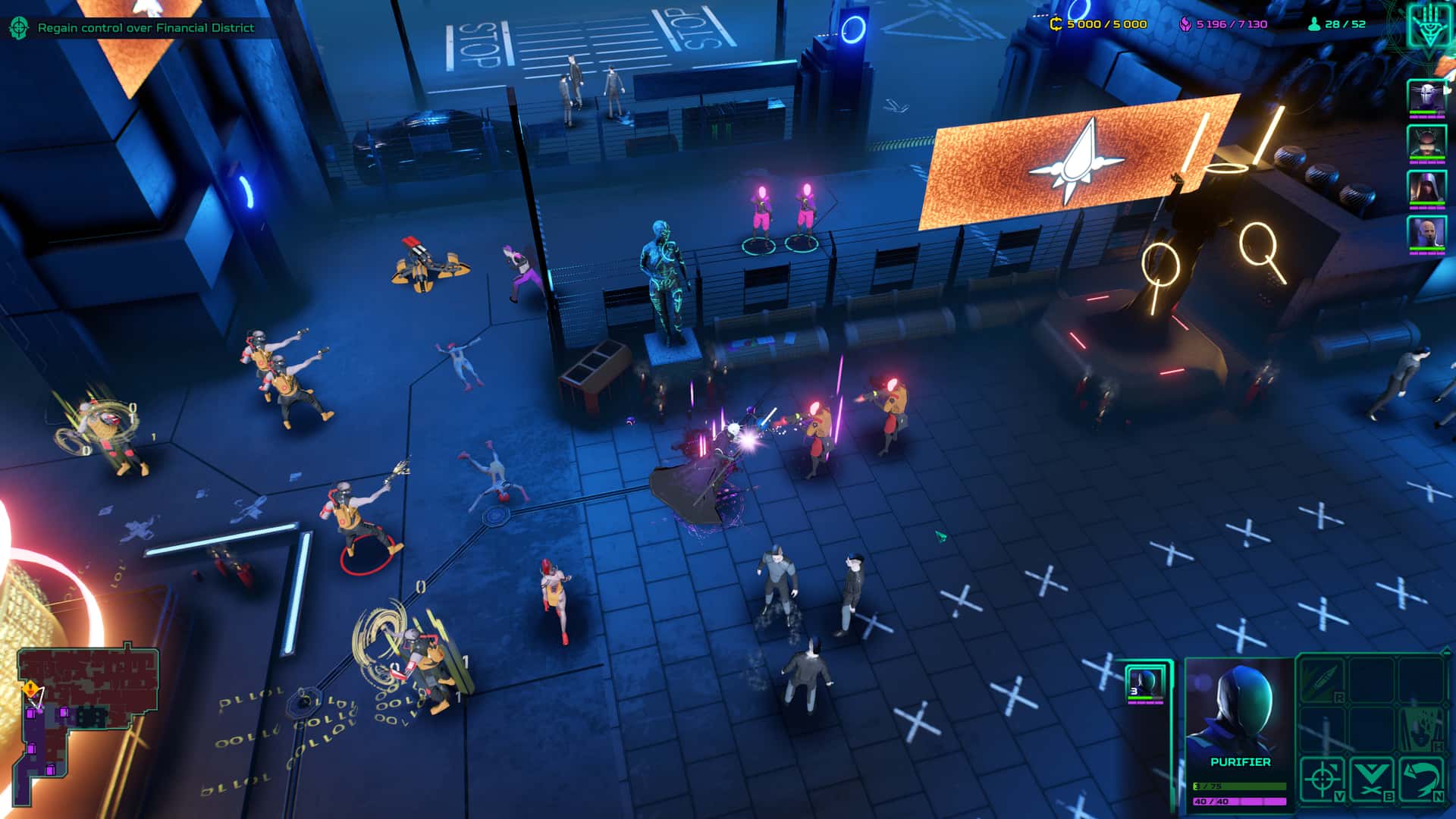Select the purple hooded hero portrait
The height and width of the screenshot is (819, 1456).
point(1427,187)
